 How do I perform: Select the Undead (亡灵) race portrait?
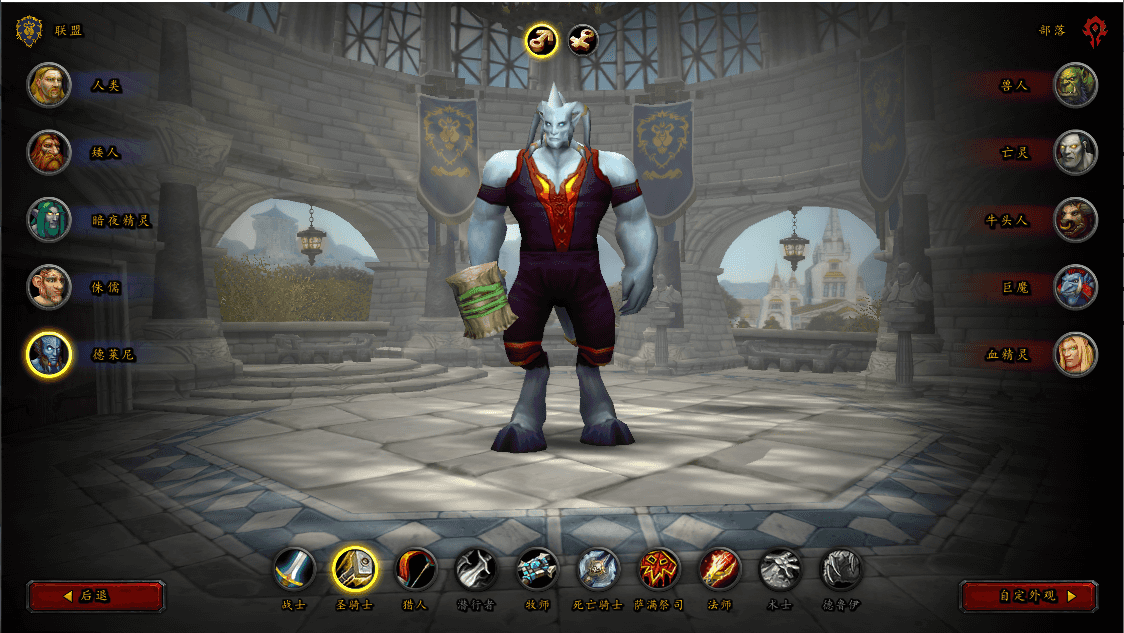pyautogui.click(x=1075, y=152)
